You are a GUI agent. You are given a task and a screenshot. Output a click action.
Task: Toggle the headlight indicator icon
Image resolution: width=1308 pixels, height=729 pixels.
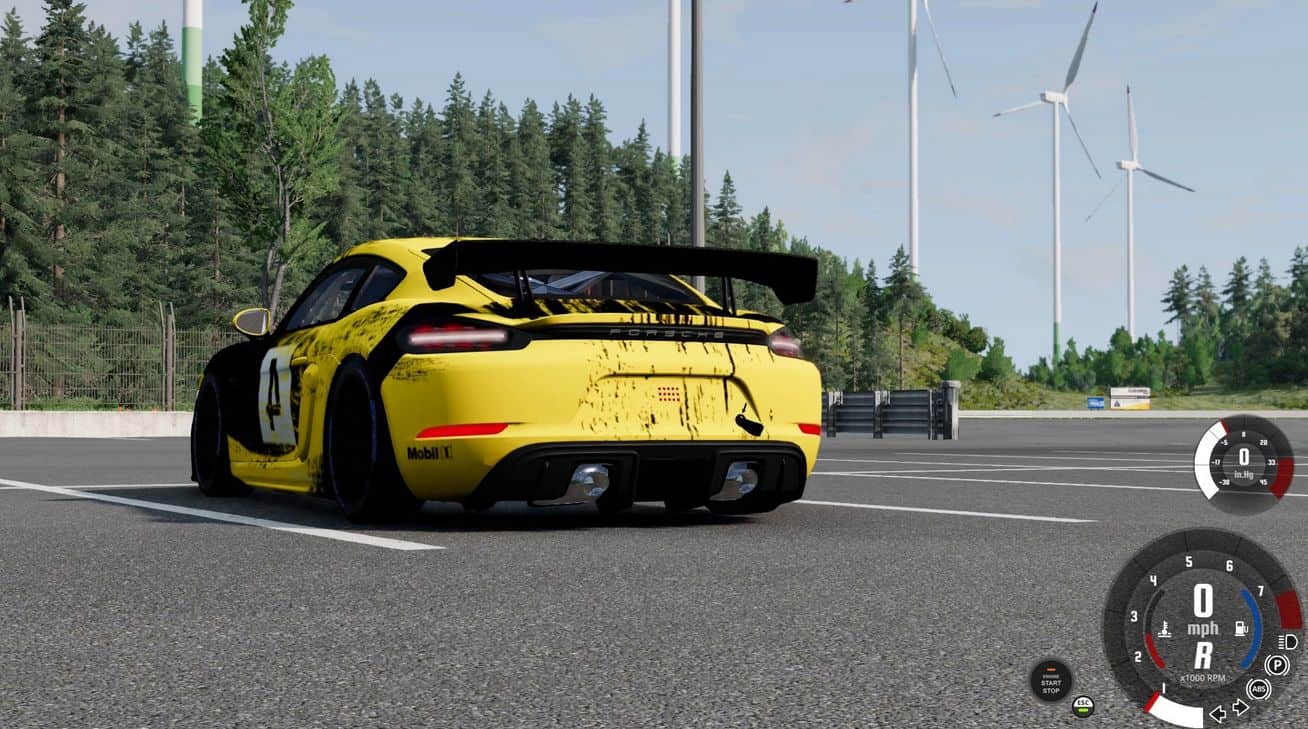(x=1287, y=642)
